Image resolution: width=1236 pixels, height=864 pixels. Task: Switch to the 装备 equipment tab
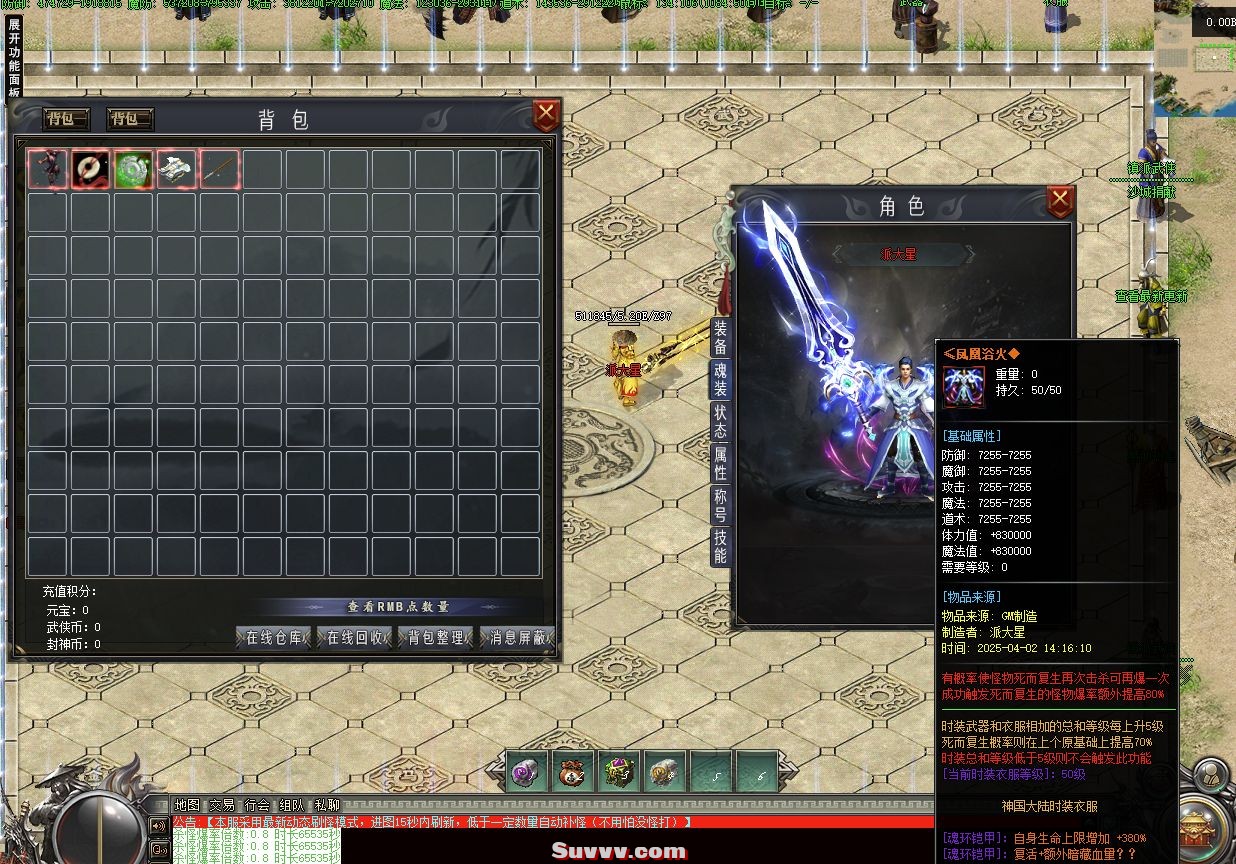tap(720, 337)
